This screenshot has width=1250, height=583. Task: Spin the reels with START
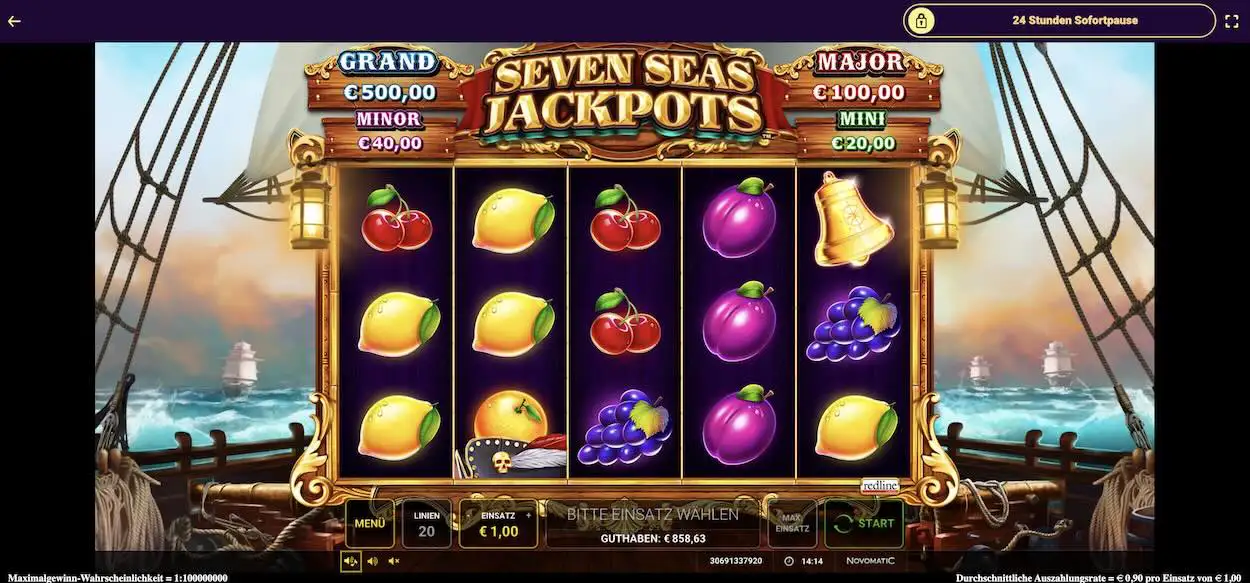point(864,523)
